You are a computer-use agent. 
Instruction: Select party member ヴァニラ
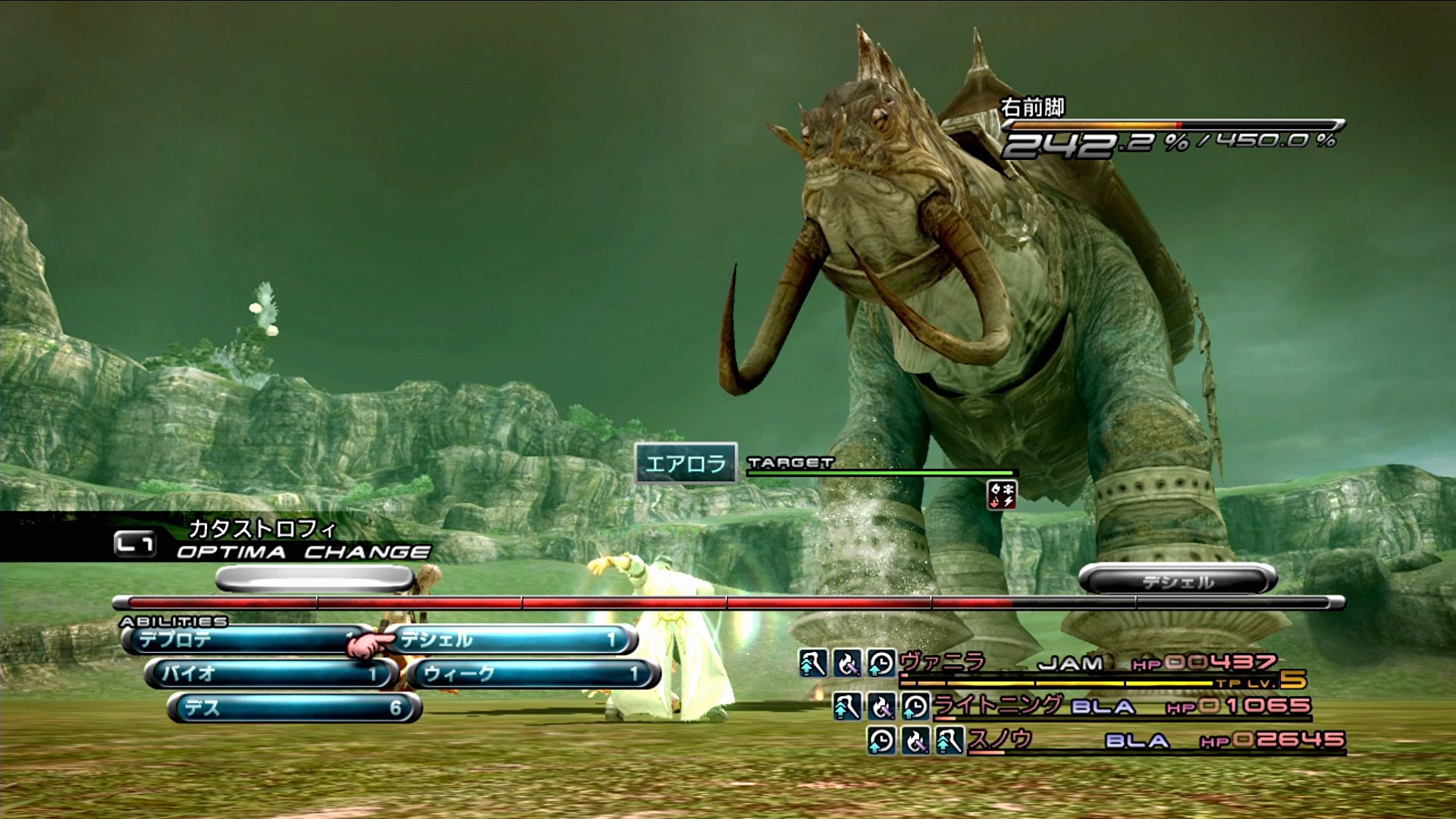tap(943, 662)
